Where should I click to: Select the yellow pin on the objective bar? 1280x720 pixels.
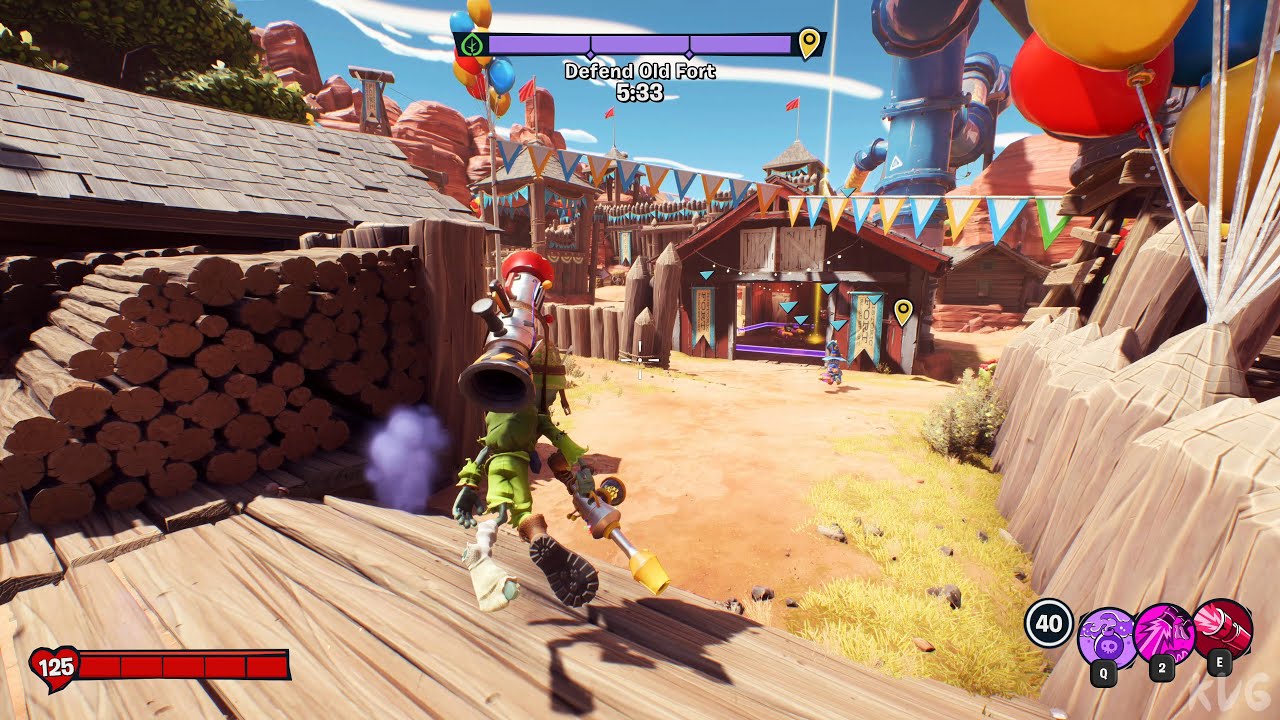point(809,43)
